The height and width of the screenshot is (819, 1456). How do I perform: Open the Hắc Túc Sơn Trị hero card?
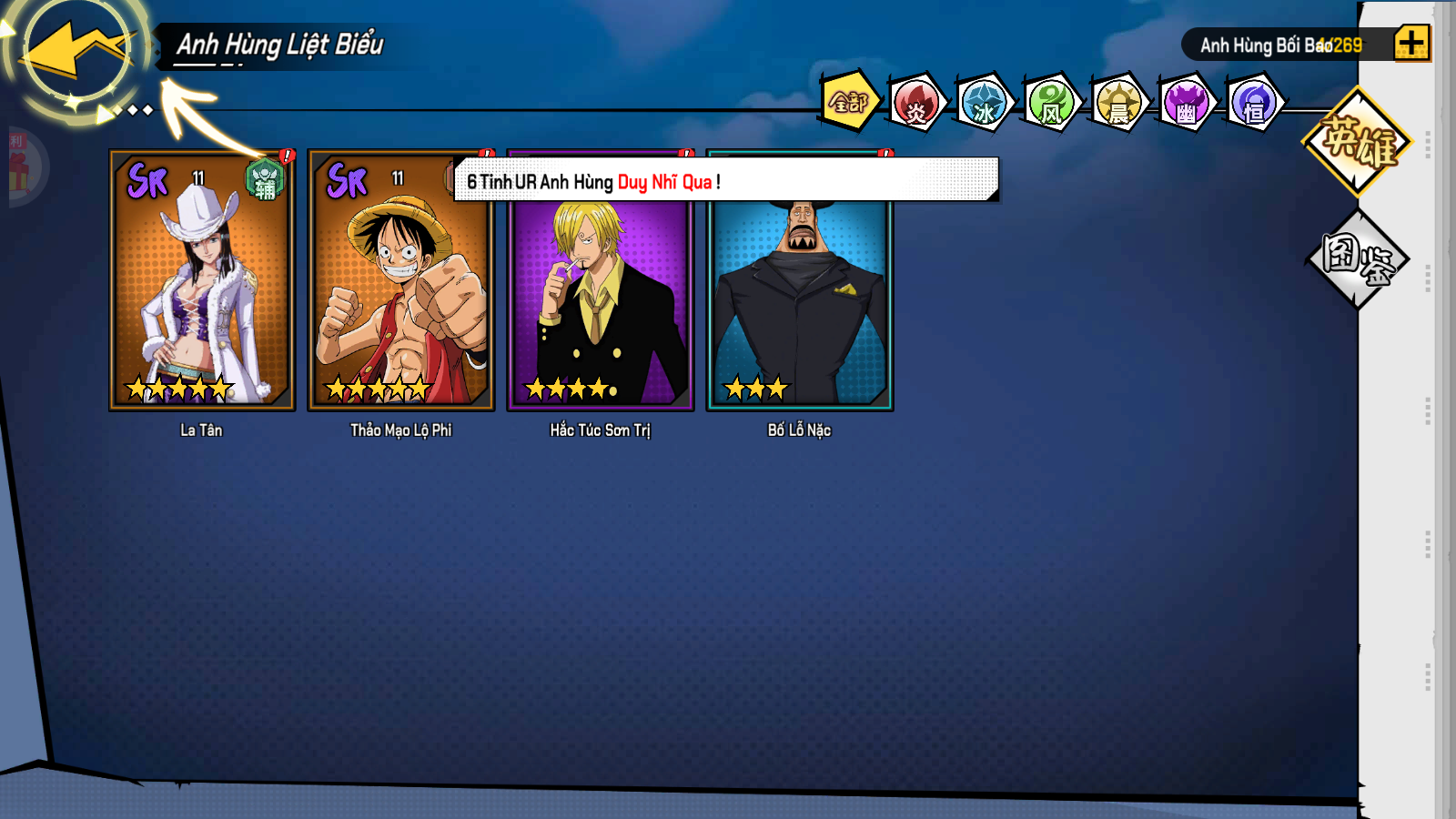pyautogui.click(x=601, y=300)
